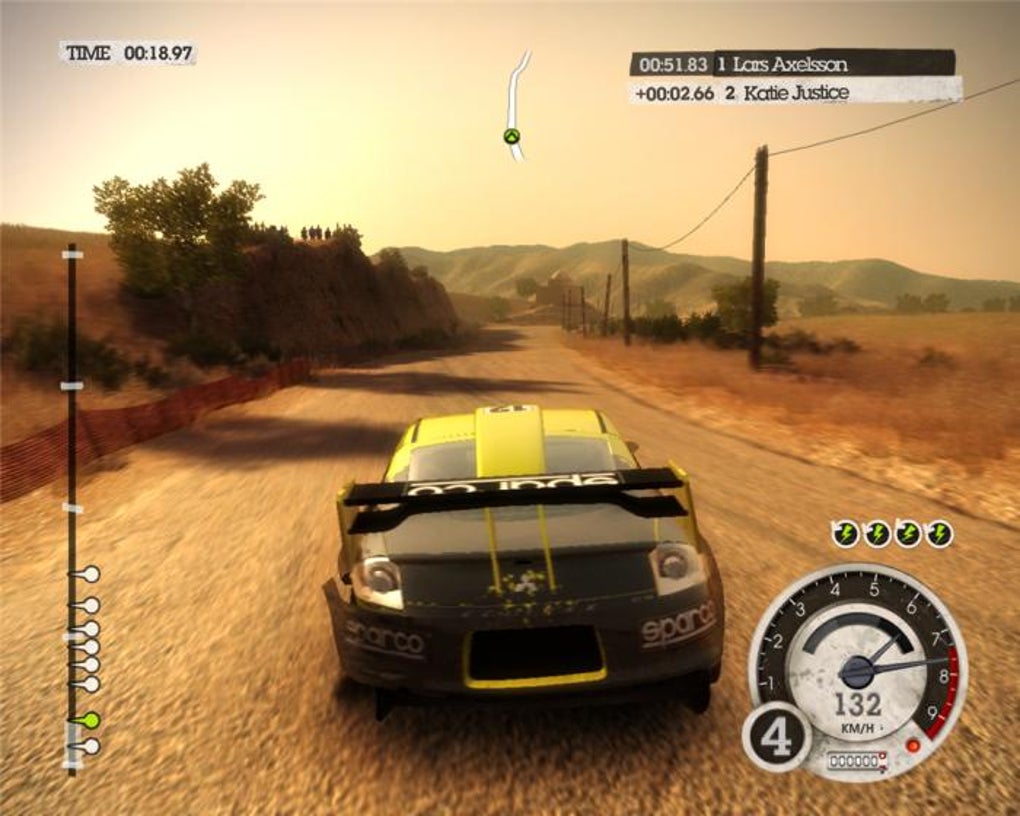Select the Lars Axelsson leaderboard row

tap(792, 64)
